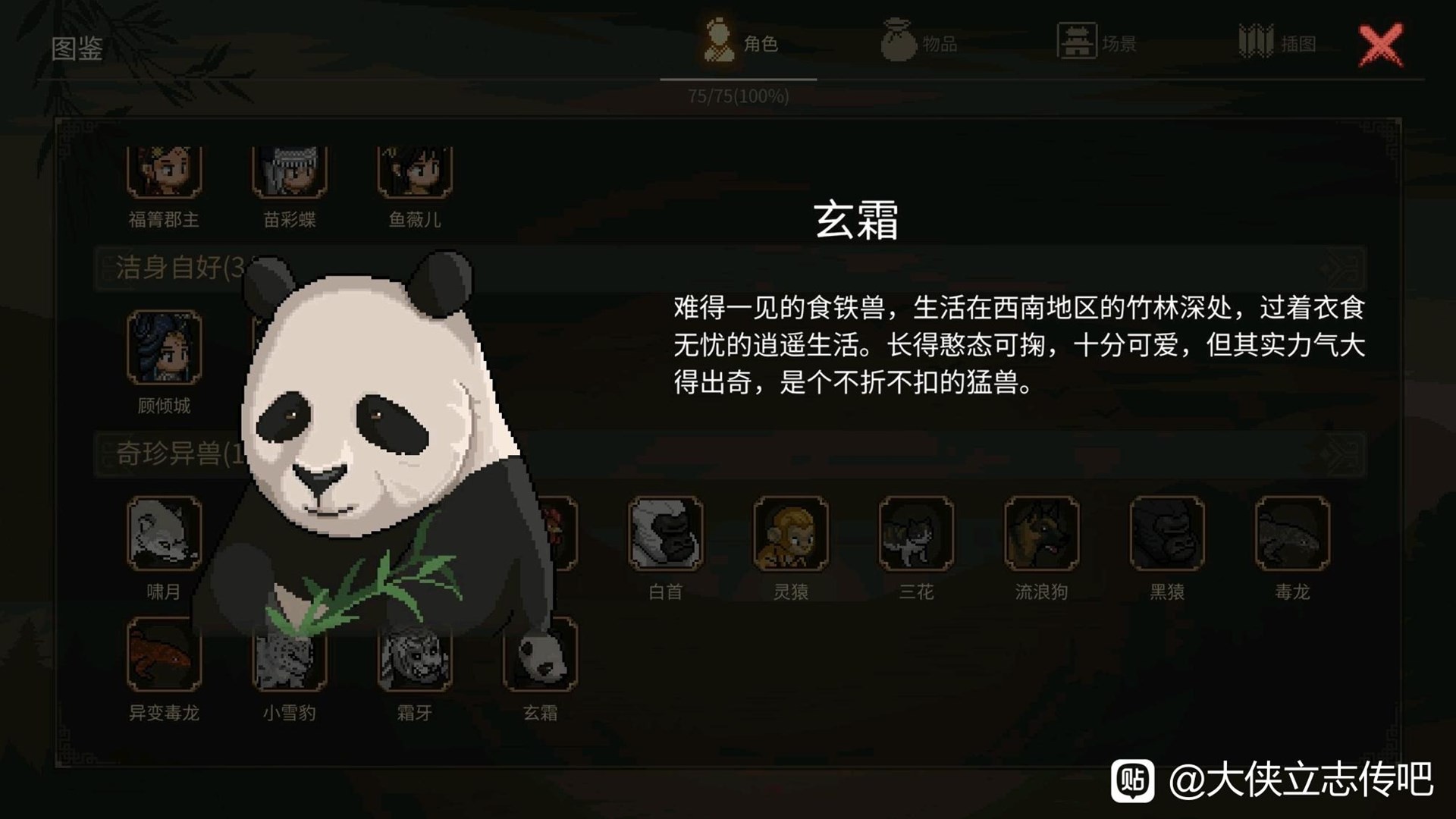Select the 白首 white ape entry

coord(666,534)
